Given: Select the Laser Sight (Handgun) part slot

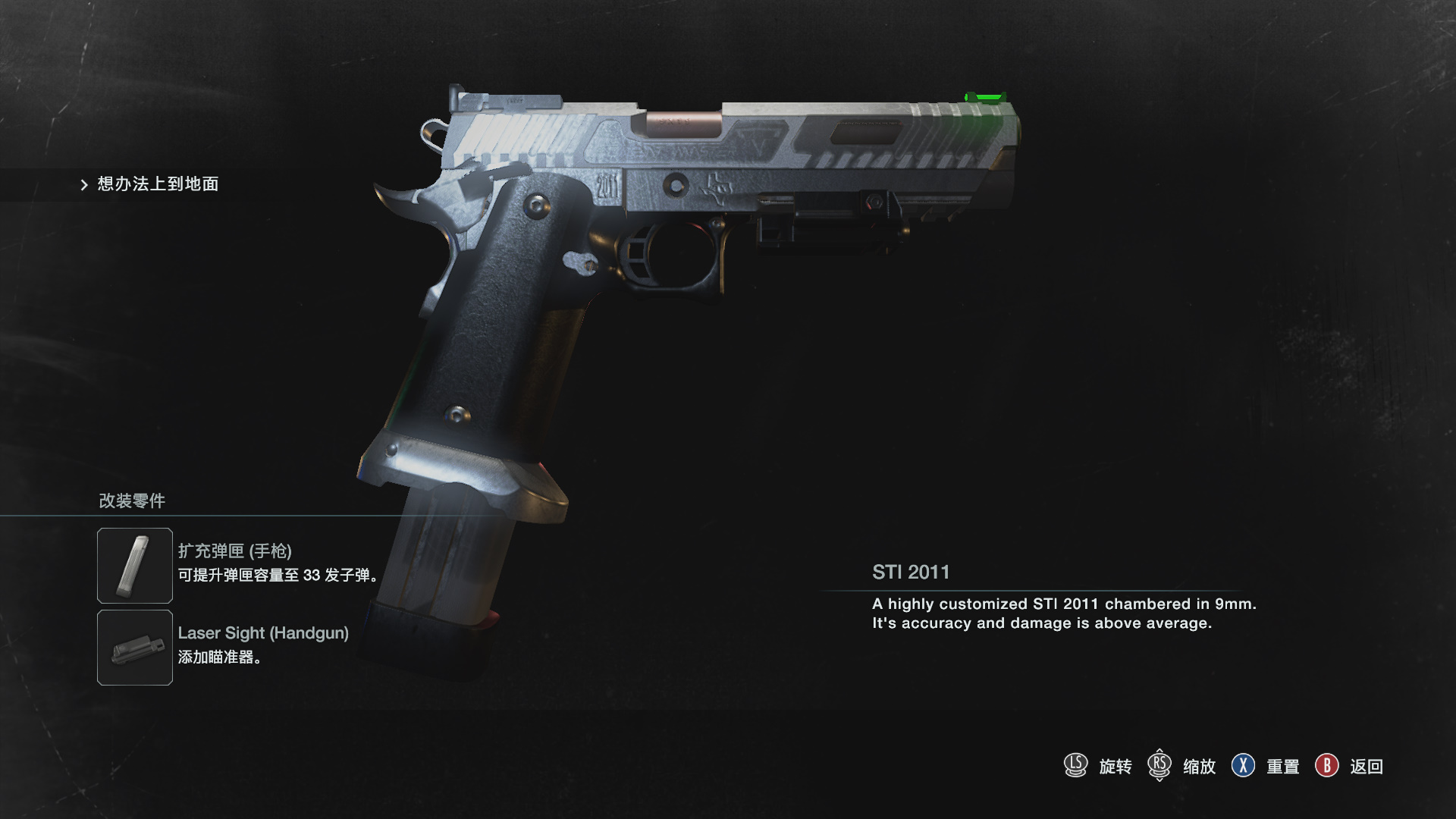Looking at the screenshot, I should [x=135, y=648].
